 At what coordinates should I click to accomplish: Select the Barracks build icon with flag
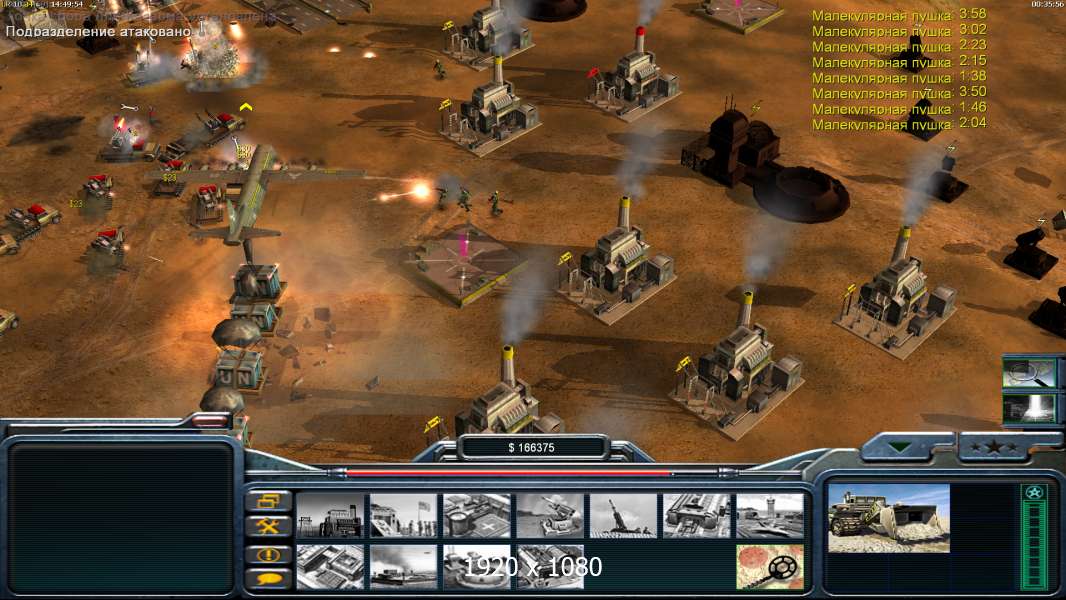pyautogui.click(x=403, y=516)
